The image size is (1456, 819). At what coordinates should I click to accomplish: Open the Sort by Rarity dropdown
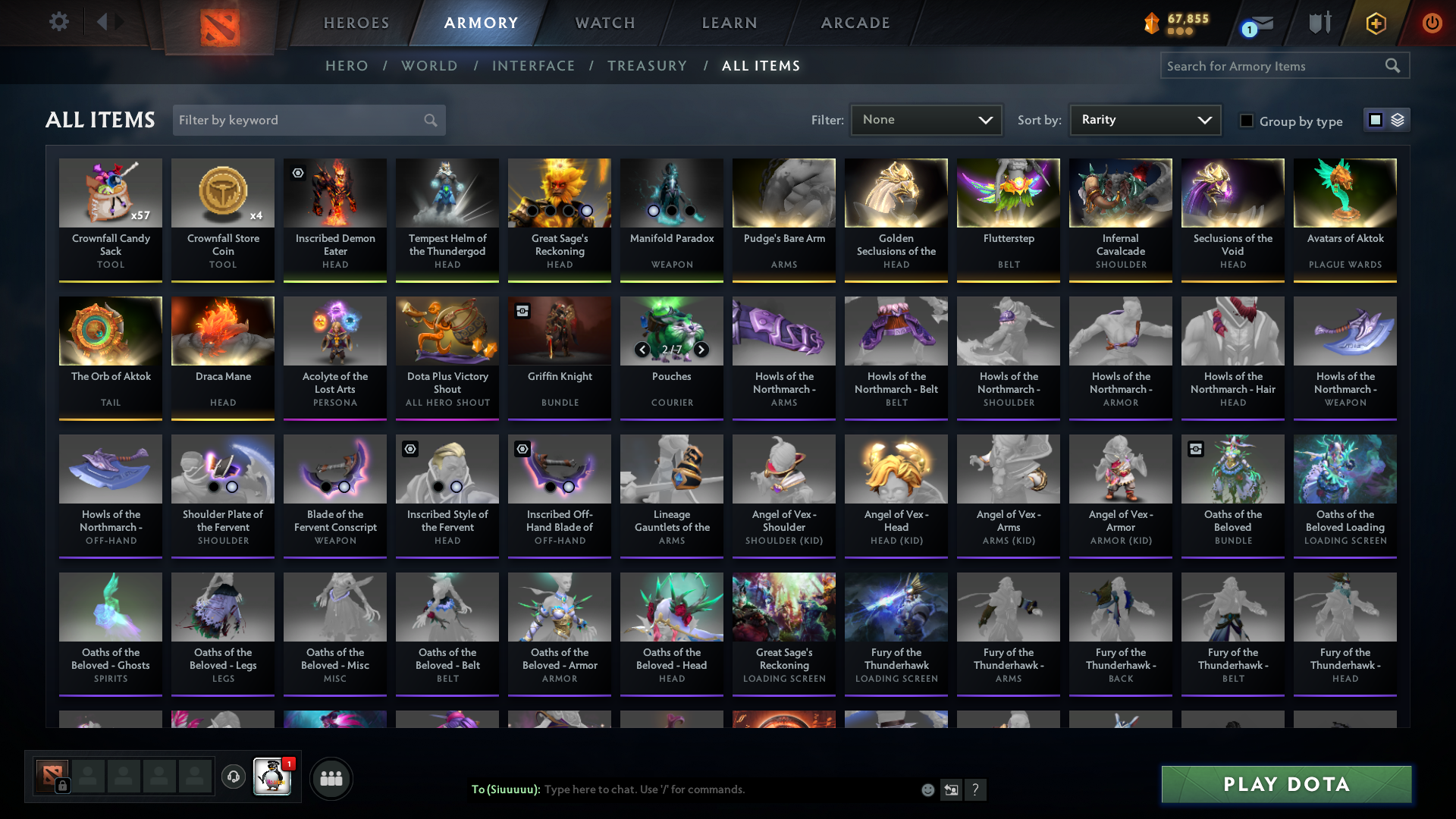[1144, 120]
